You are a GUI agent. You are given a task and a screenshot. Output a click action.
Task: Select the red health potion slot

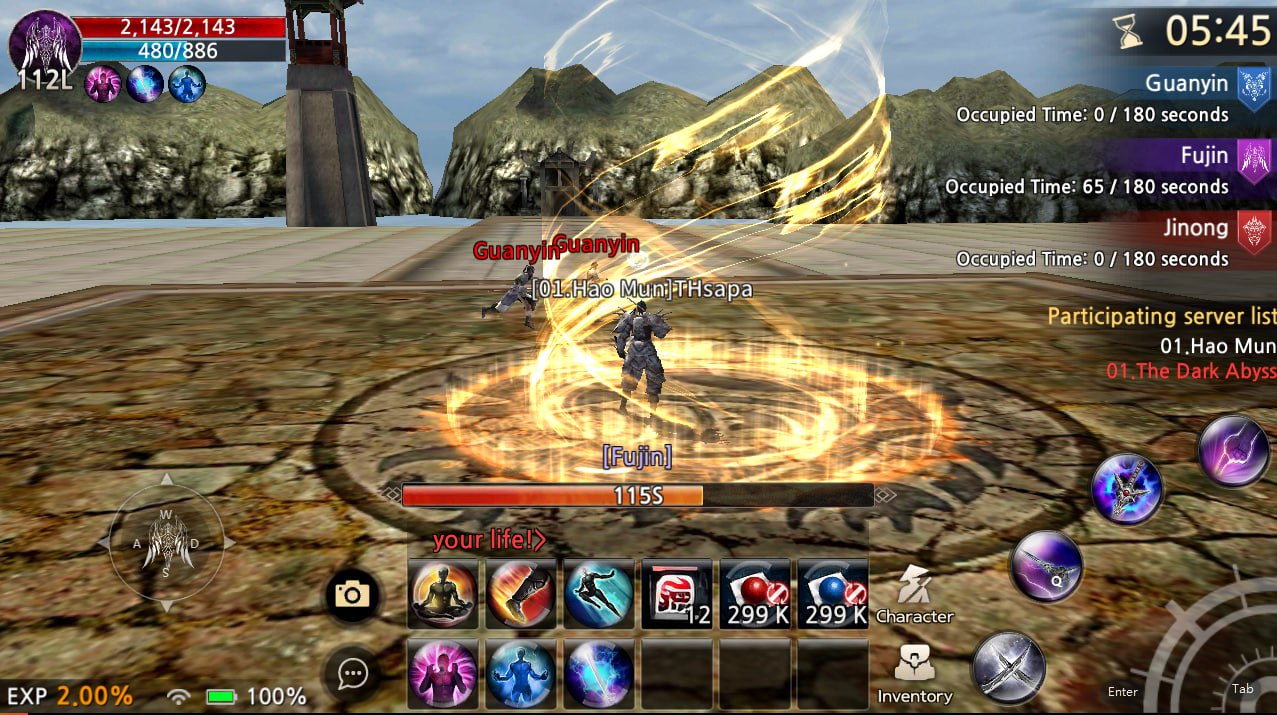click(755, 594)
